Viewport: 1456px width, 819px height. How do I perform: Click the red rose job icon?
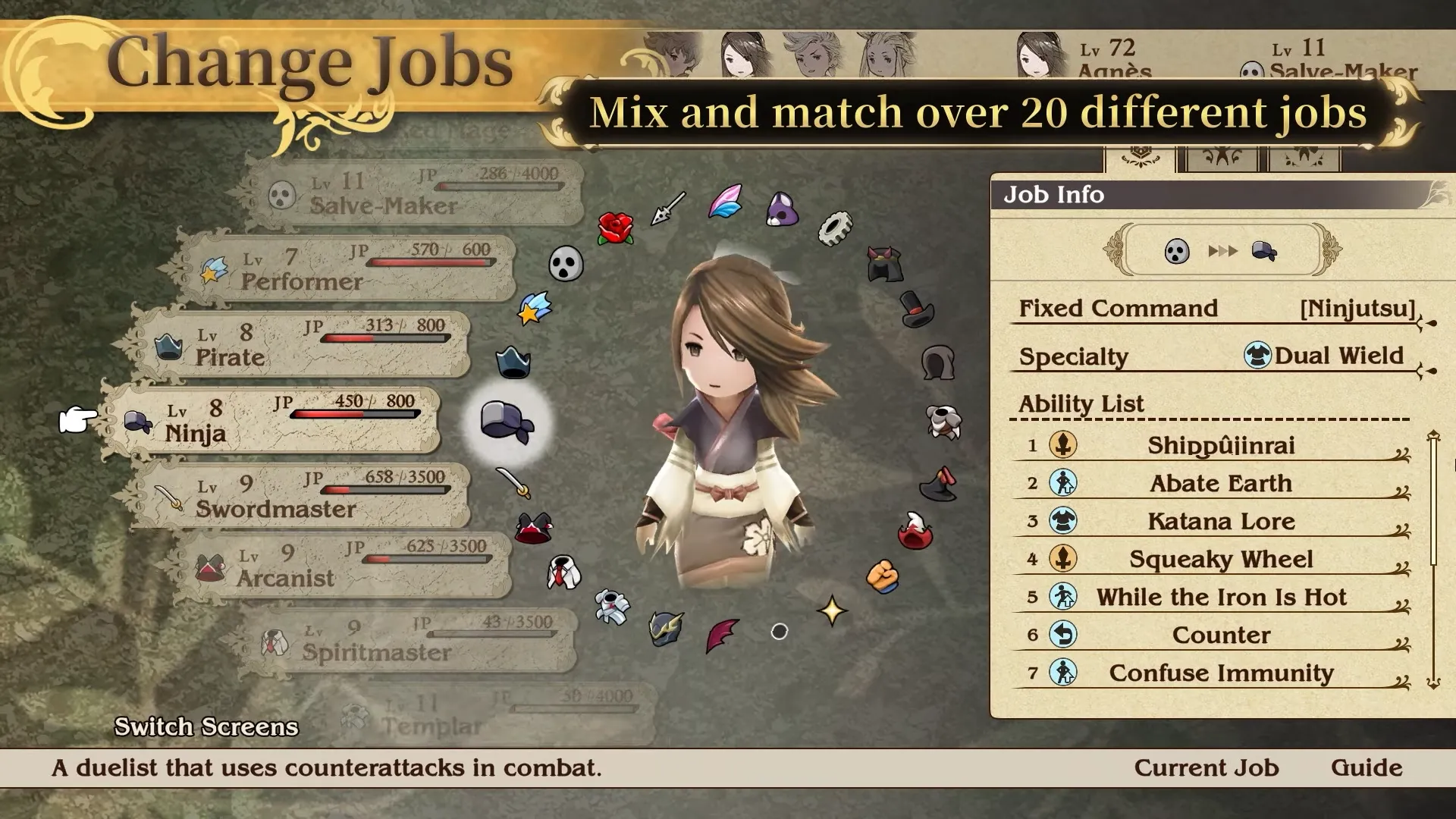(615, 227)
